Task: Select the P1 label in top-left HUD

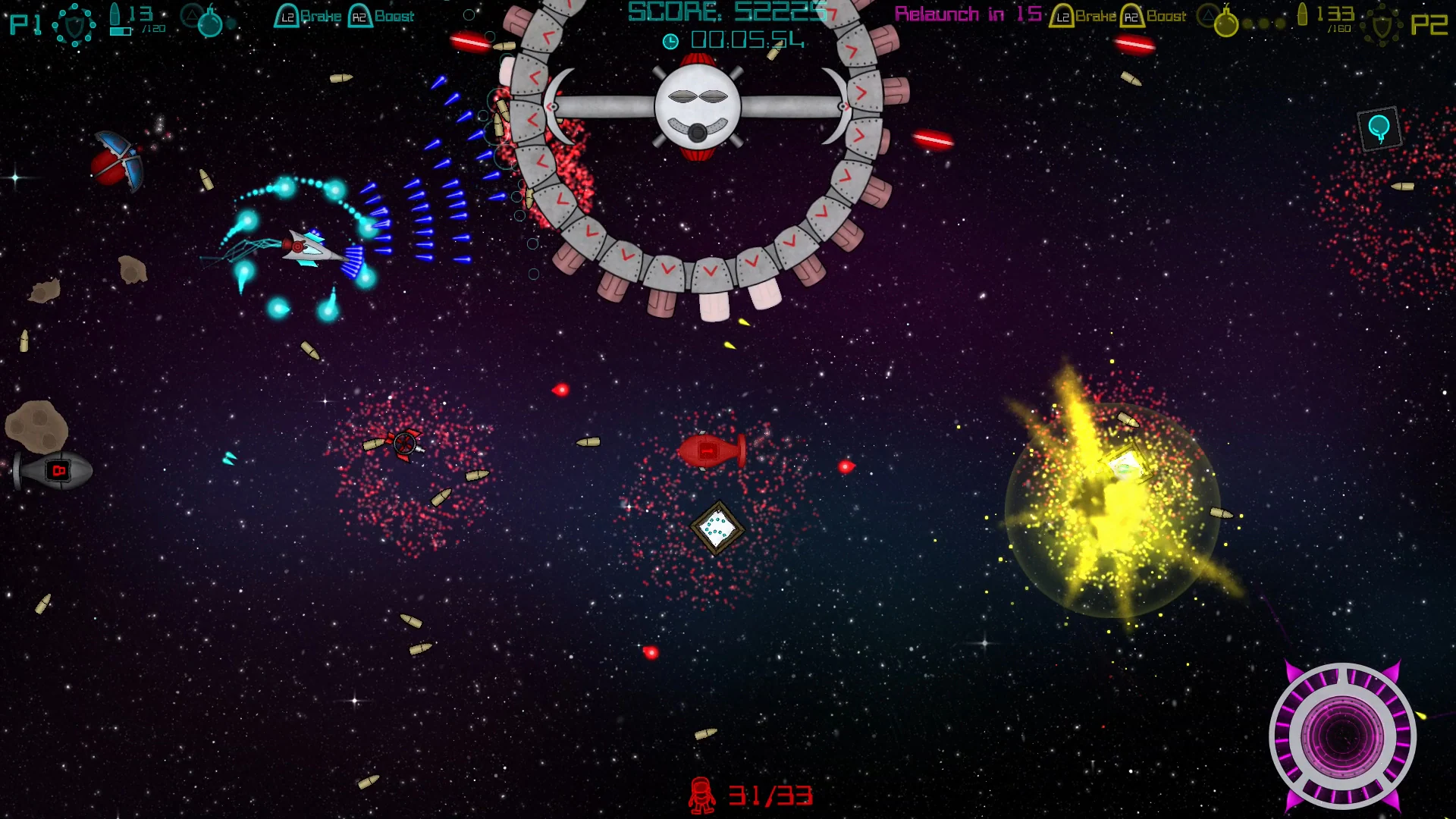Action: tap(24, 23)
